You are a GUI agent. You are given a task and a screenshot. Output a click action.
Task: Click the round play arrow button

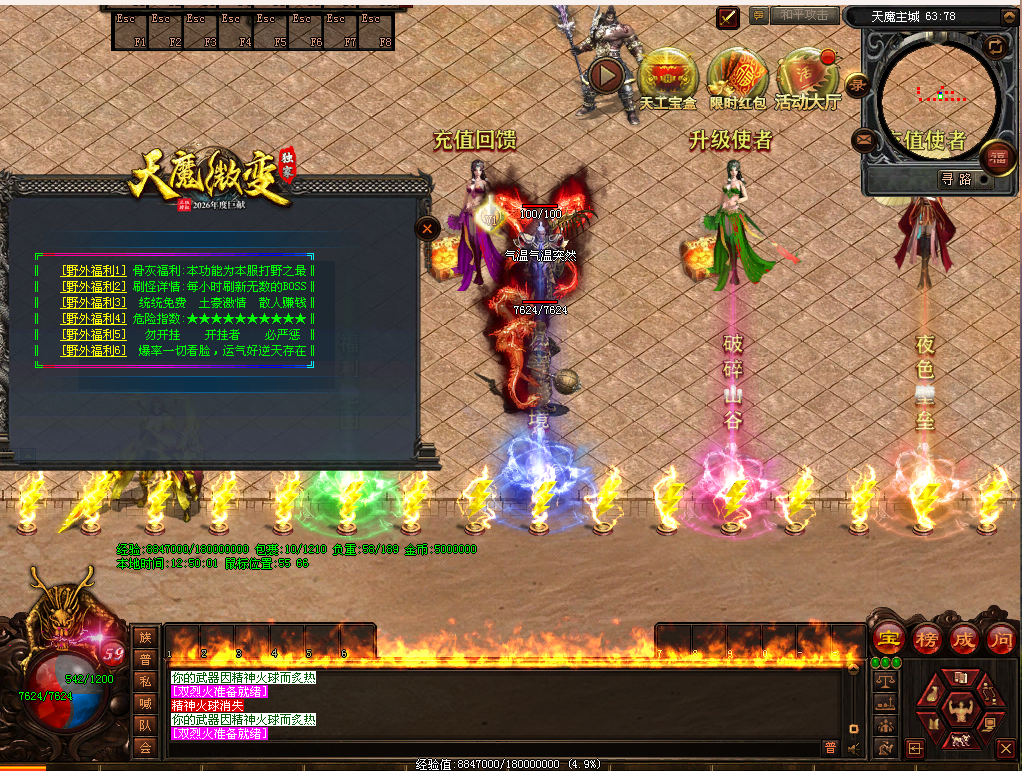(606, 74)
